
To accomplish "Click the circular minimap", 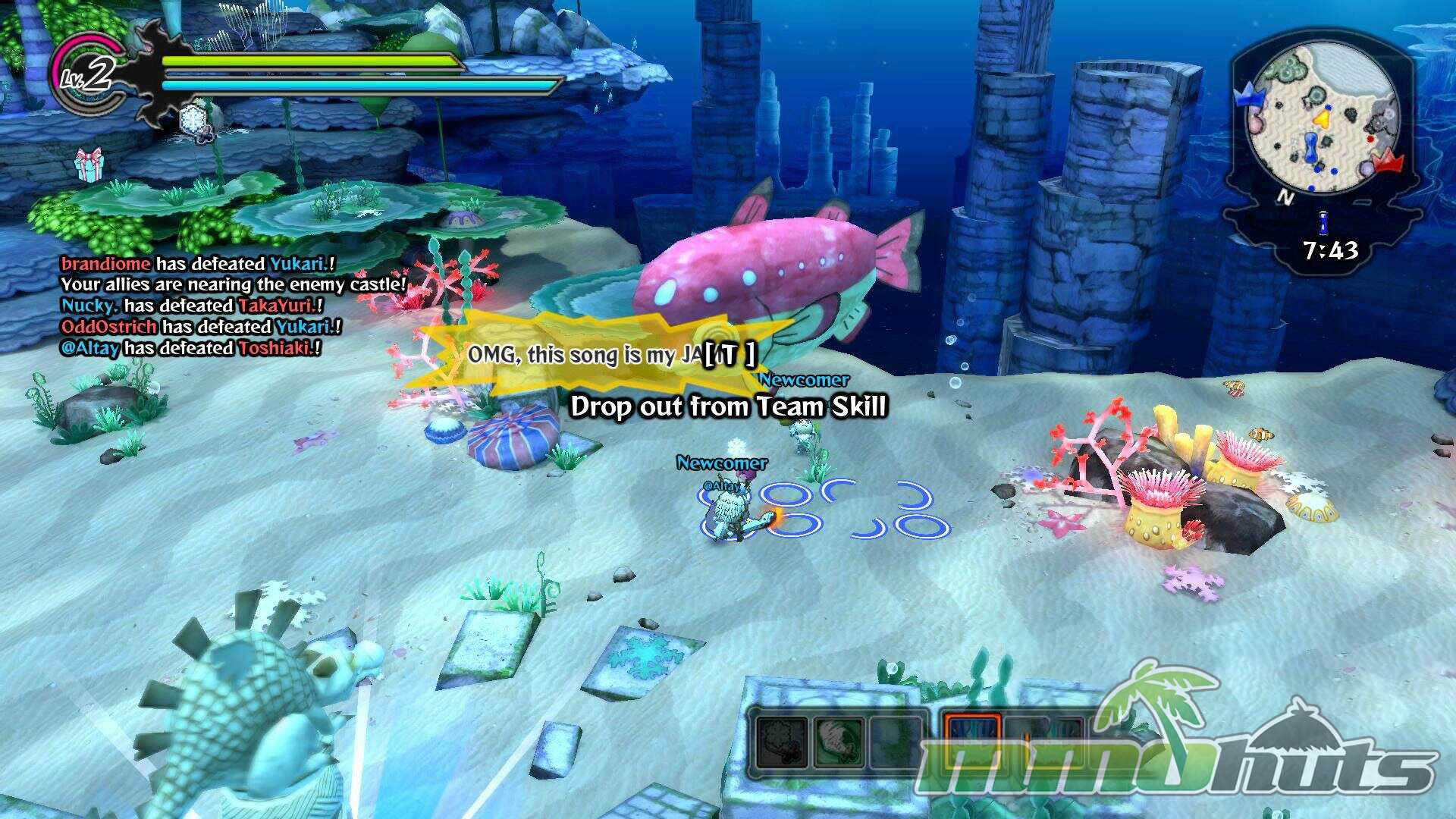I will [1323, 119].
